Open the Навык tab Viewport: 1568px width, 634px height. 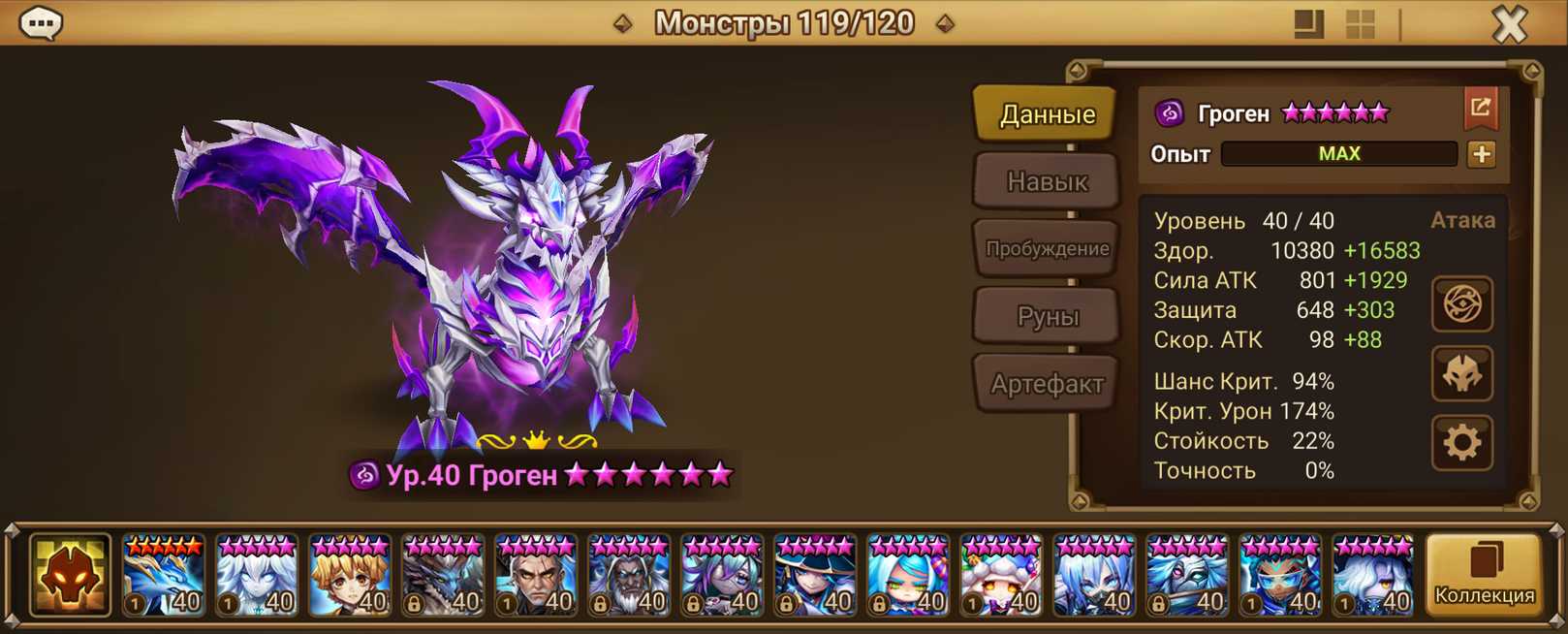coord(1047,181)
